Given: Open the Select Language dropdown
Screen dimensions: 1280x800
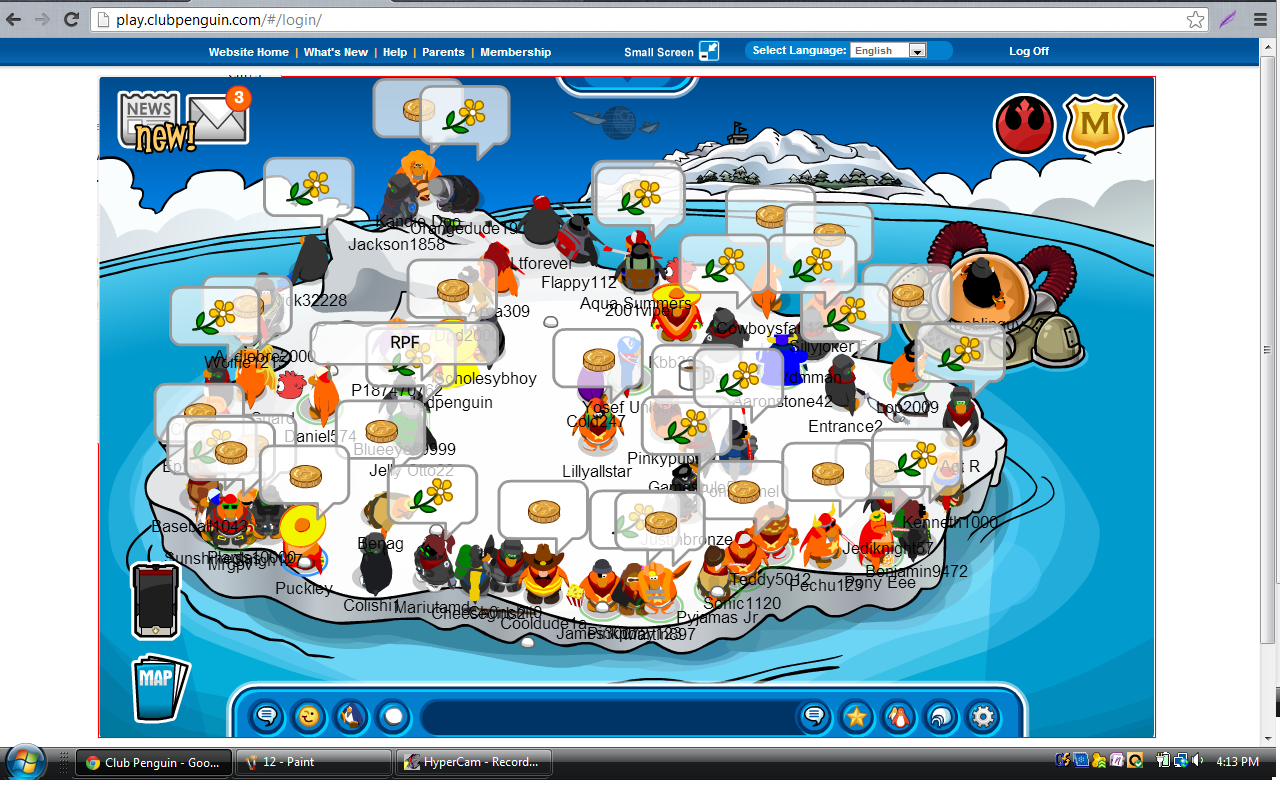Looking at the screenshot, I should click(888, 51).
